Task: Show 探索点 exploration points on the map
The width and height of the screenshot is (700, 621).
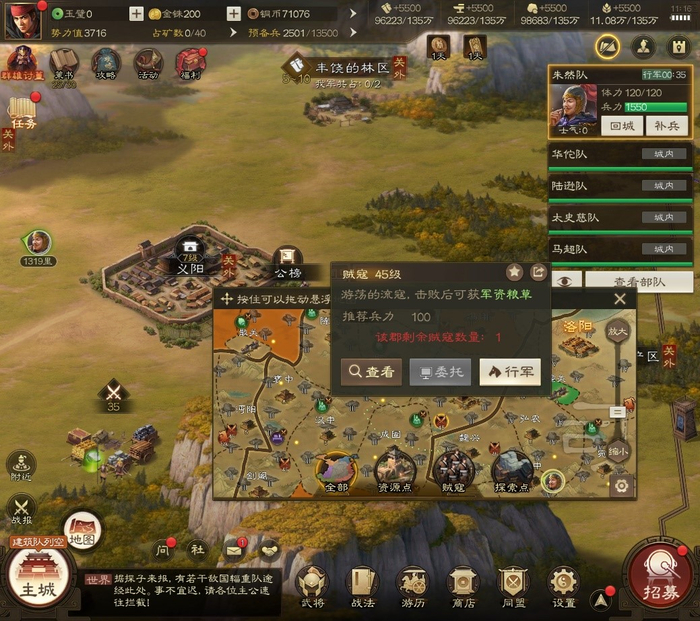Action: pos(512,471)
